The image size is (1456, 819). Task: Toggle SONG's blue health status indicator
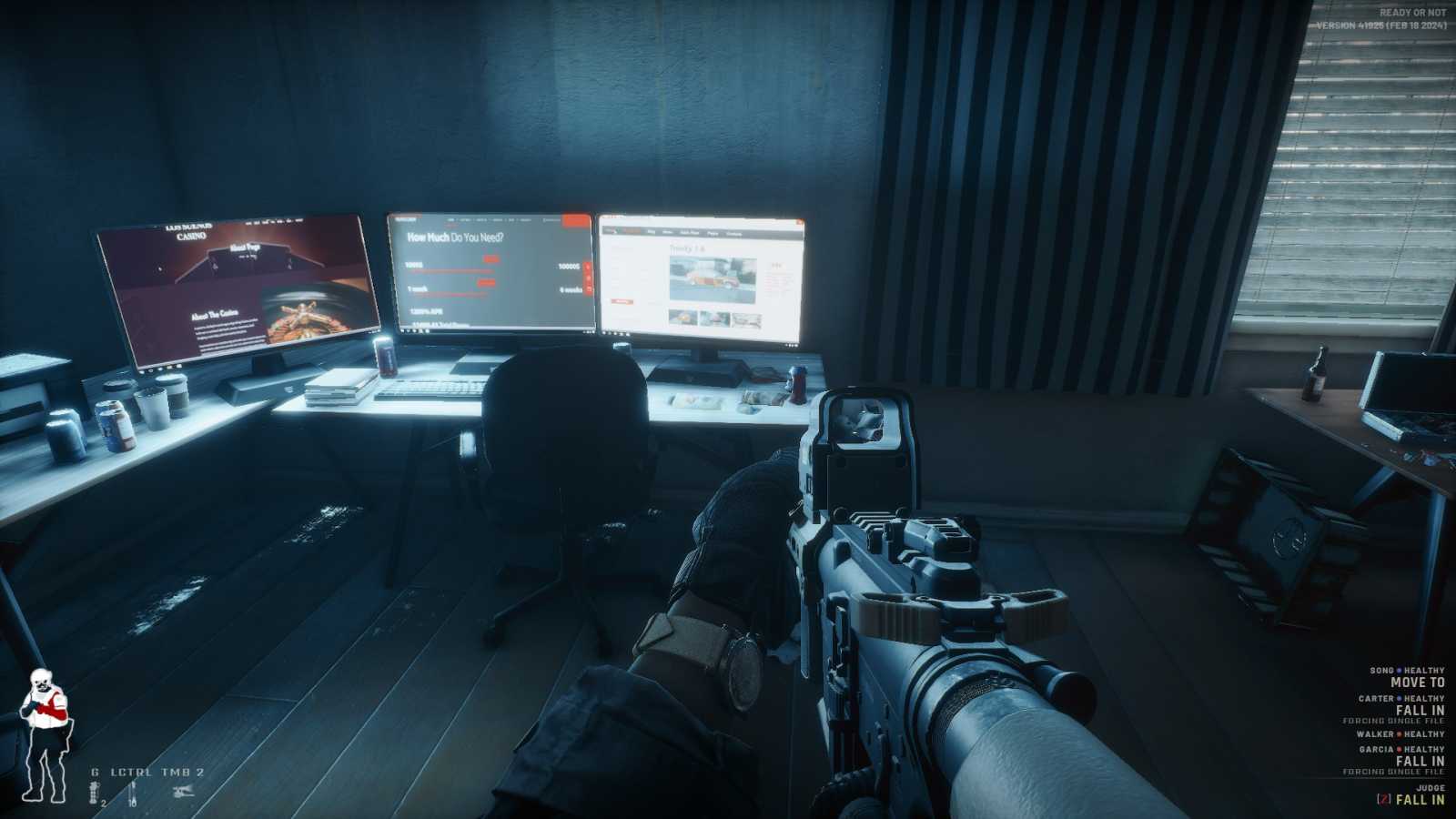tap(1399, 671)
